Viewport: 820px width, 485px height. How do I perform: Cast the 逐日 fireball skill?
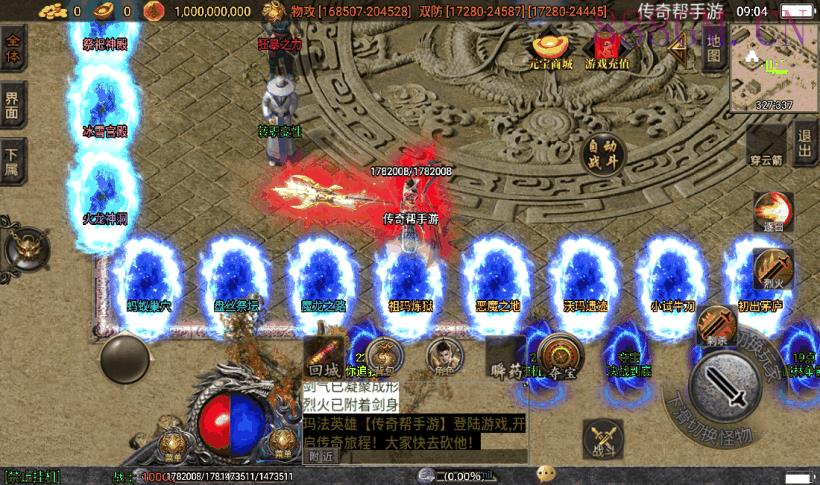(771, 212)
